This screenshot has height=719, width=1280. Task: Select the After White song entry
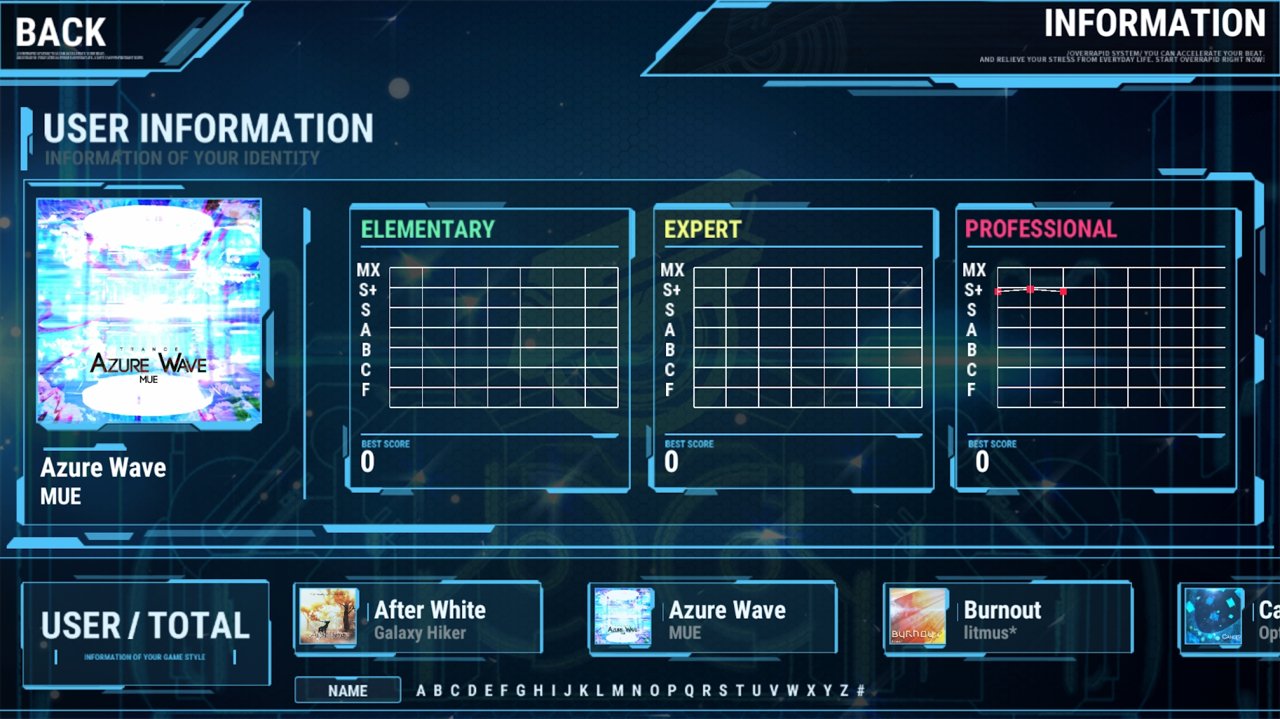click(418, 619)
